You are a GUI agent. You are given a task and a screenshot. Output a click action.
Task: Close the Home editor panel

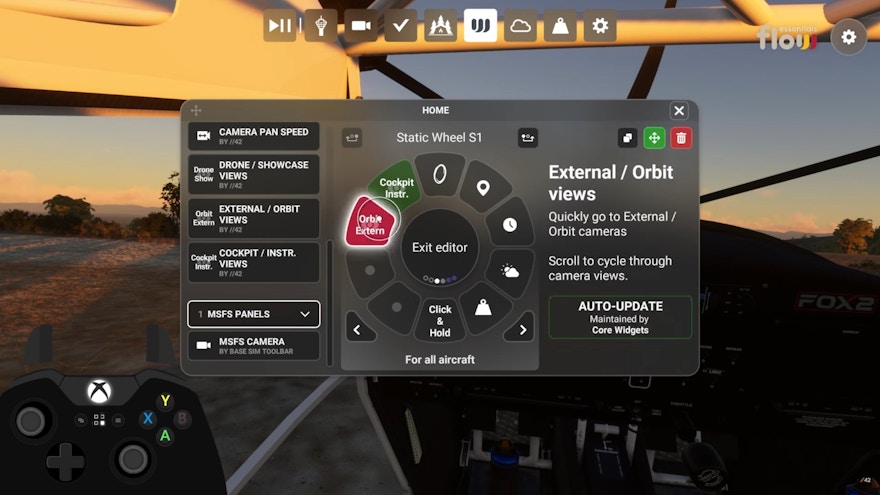[x=679, y=111]
